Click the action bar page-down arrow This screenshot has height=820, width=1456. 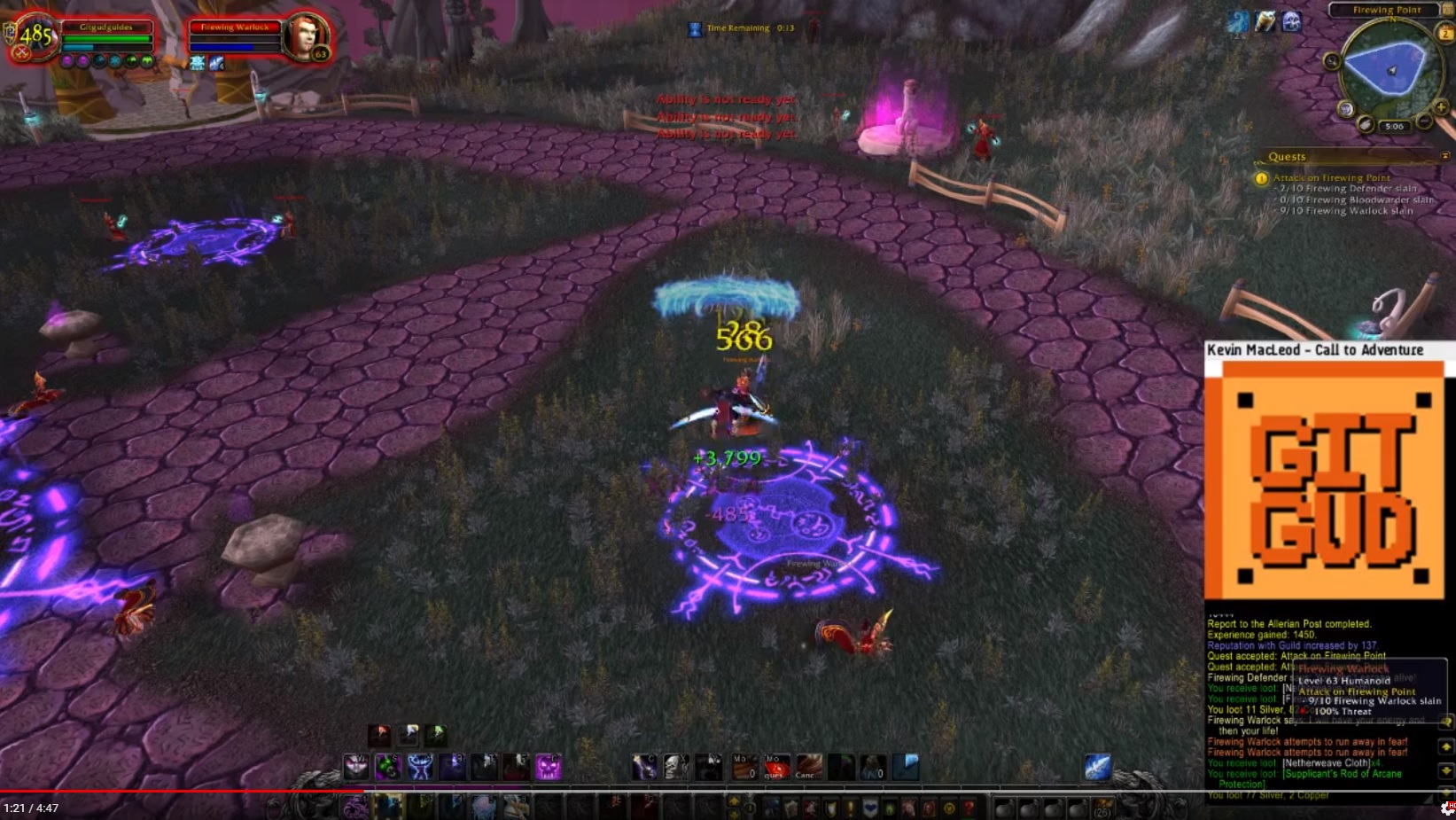coord(734,814)
